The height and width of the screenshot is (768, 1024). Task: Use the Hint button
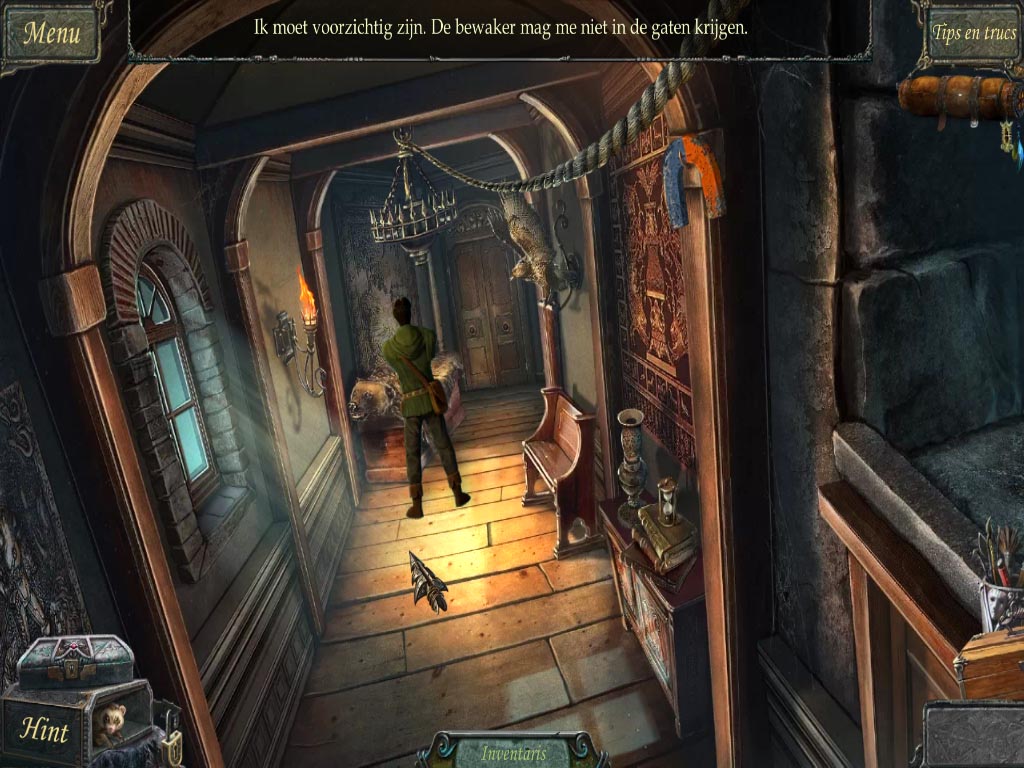click(x=45, y=731)
